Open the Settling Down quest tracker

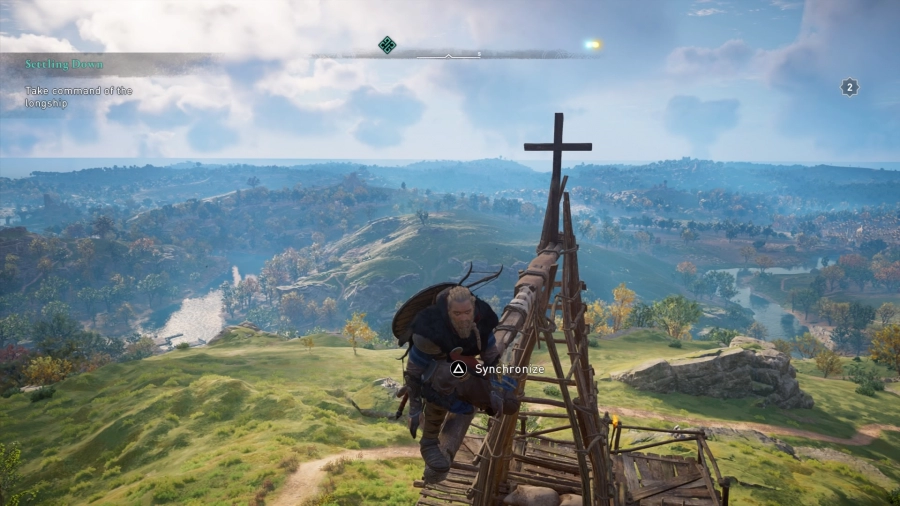pos(66,65)
